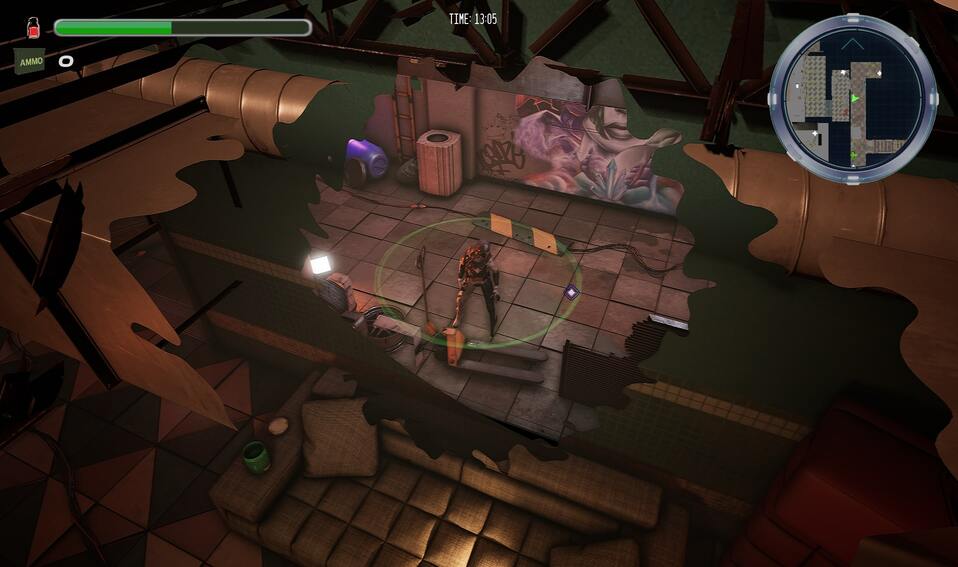Click the red health canister icon
The image size is (958, 567).
[32, 26]
